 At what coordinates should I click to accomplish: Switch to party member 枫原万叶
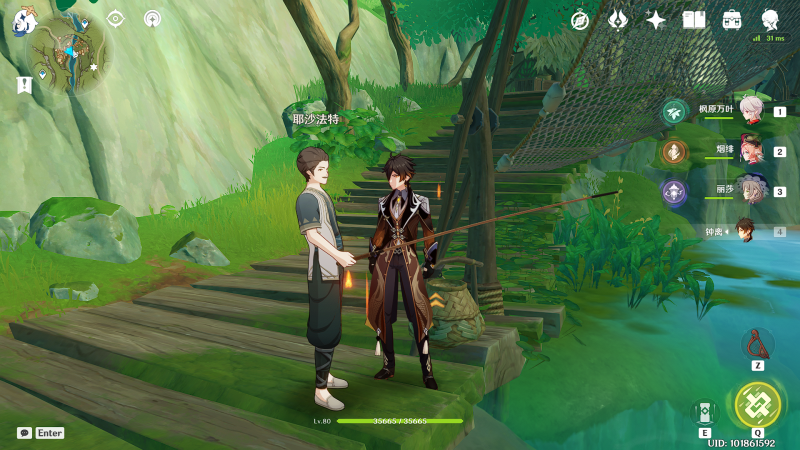tap(751, 113)
